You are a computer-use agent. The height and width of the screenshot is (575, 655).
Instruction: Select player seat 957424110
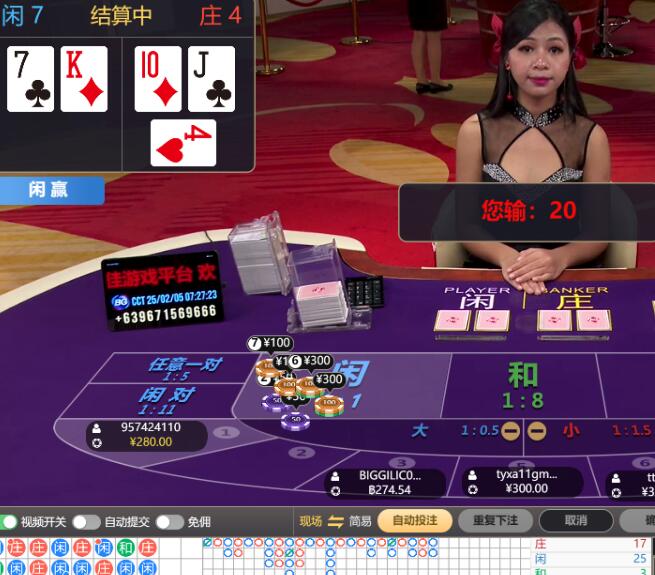(150, 434)
